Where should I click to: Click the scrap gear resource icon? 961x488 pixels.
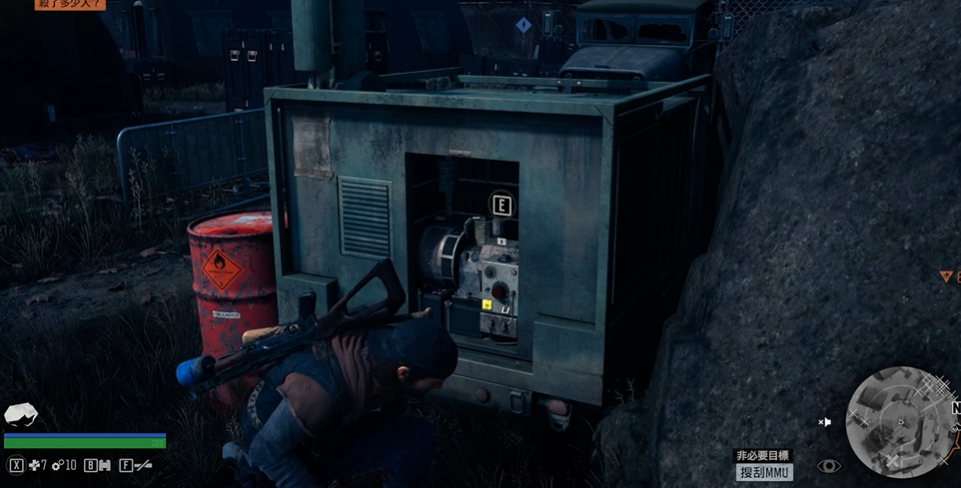[x=58, y=465]
